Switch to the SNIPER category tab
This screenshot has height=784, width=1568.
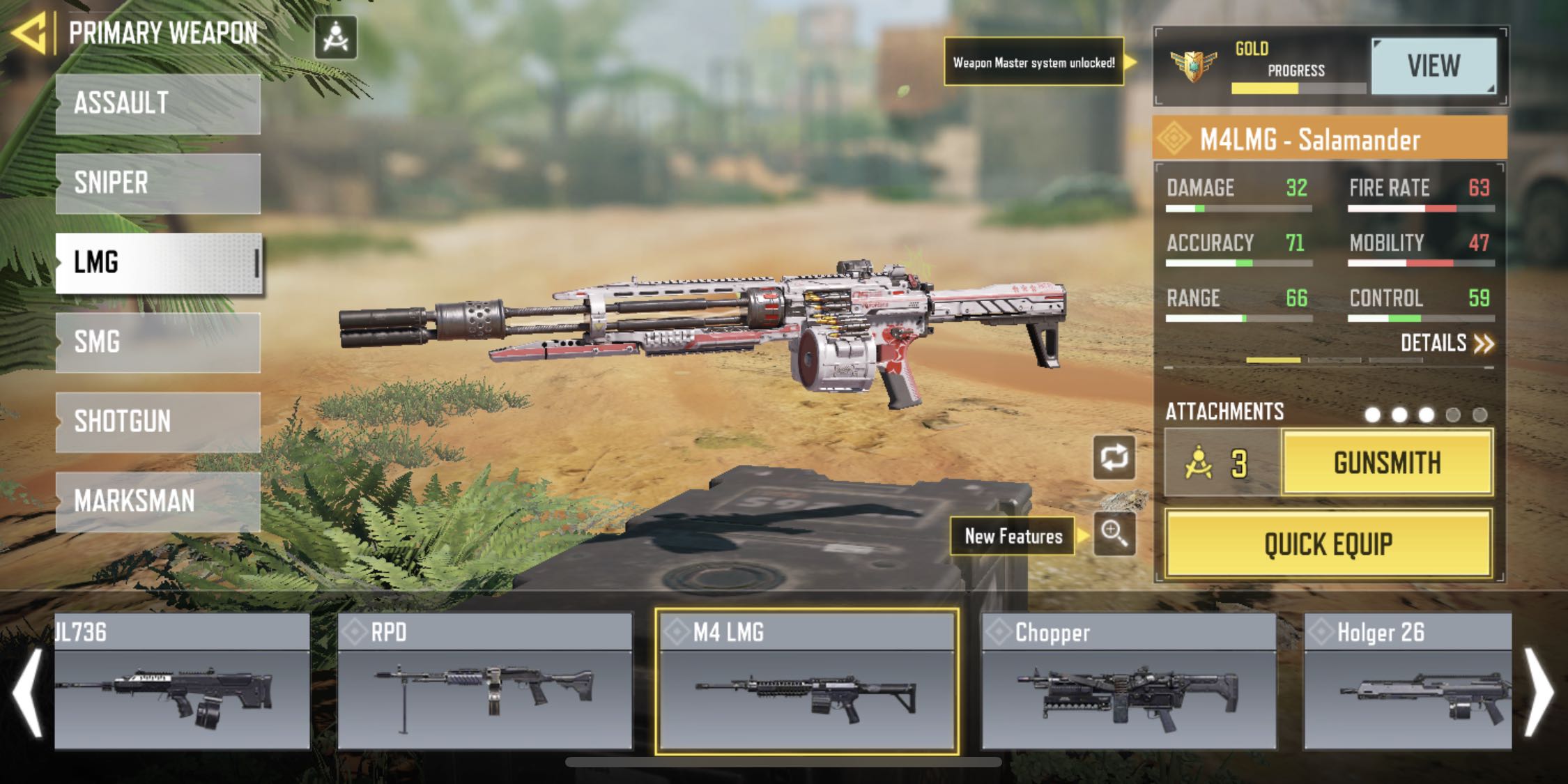[x=157, y=183]
